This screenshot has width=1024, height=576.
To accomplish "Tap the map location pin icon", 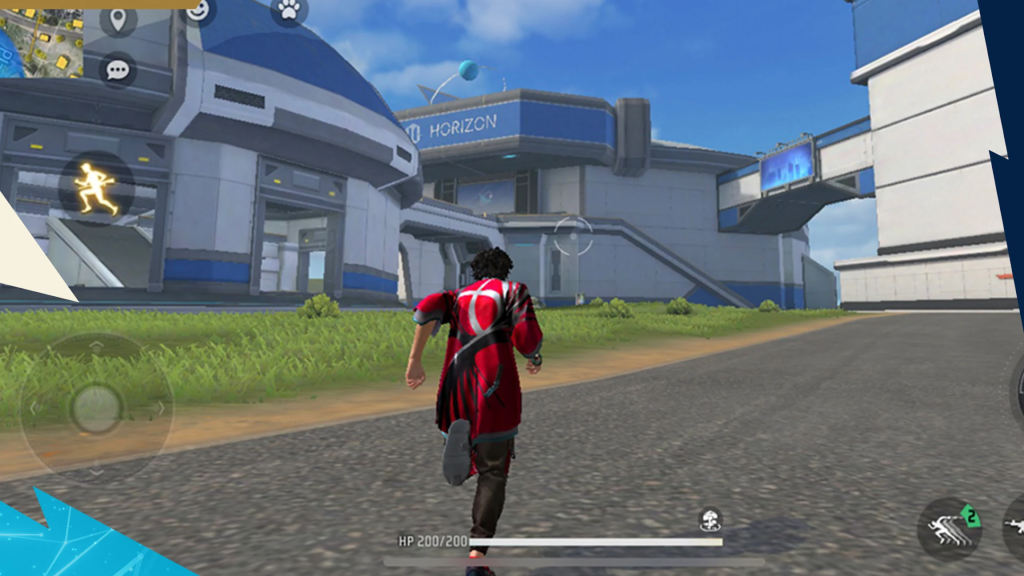I will 119,19.
